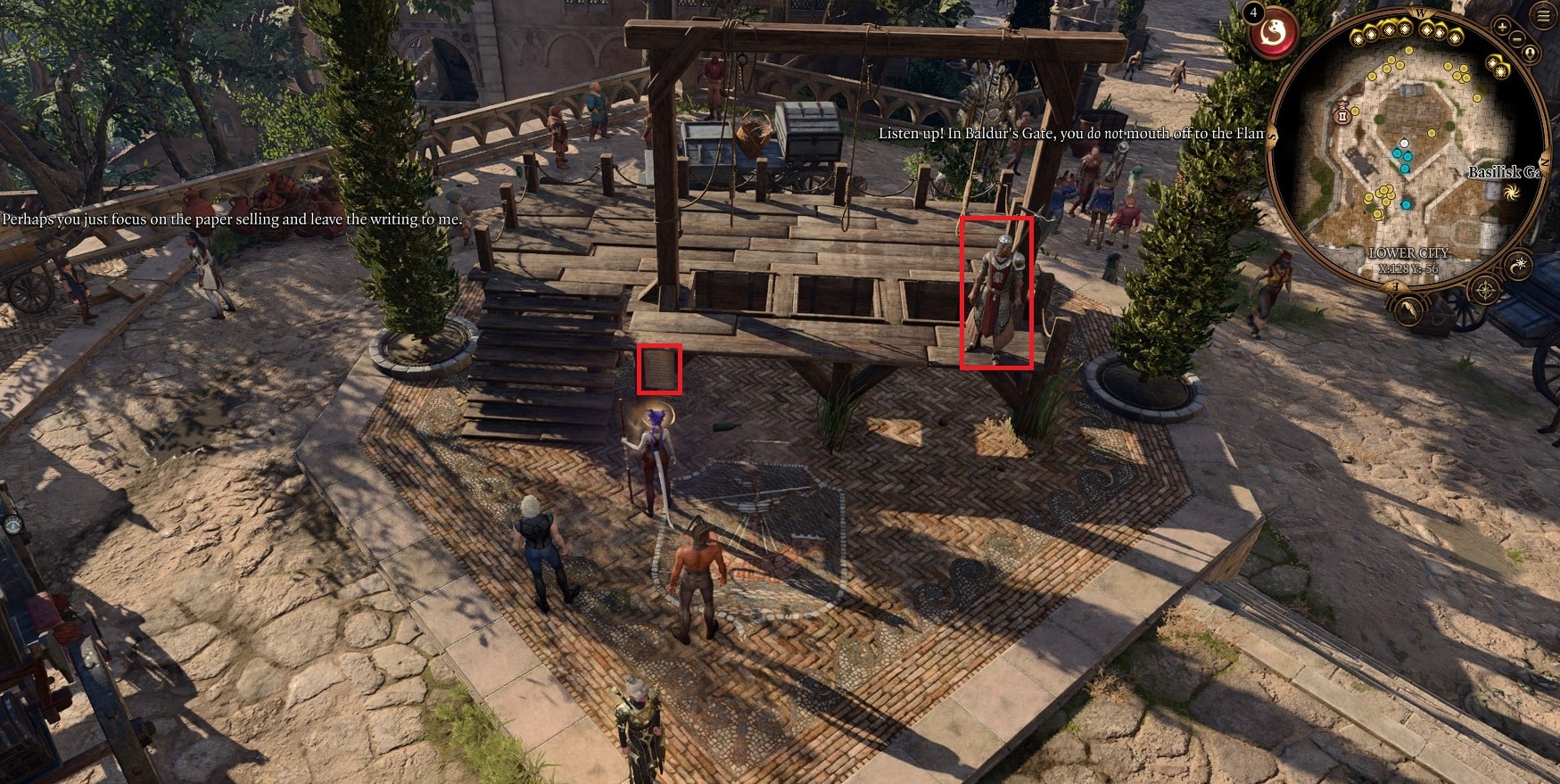Screen dimensions: 1560x784
Task: Click the tavern marker with Roman numeral II
Action: tap(1342, 117)
